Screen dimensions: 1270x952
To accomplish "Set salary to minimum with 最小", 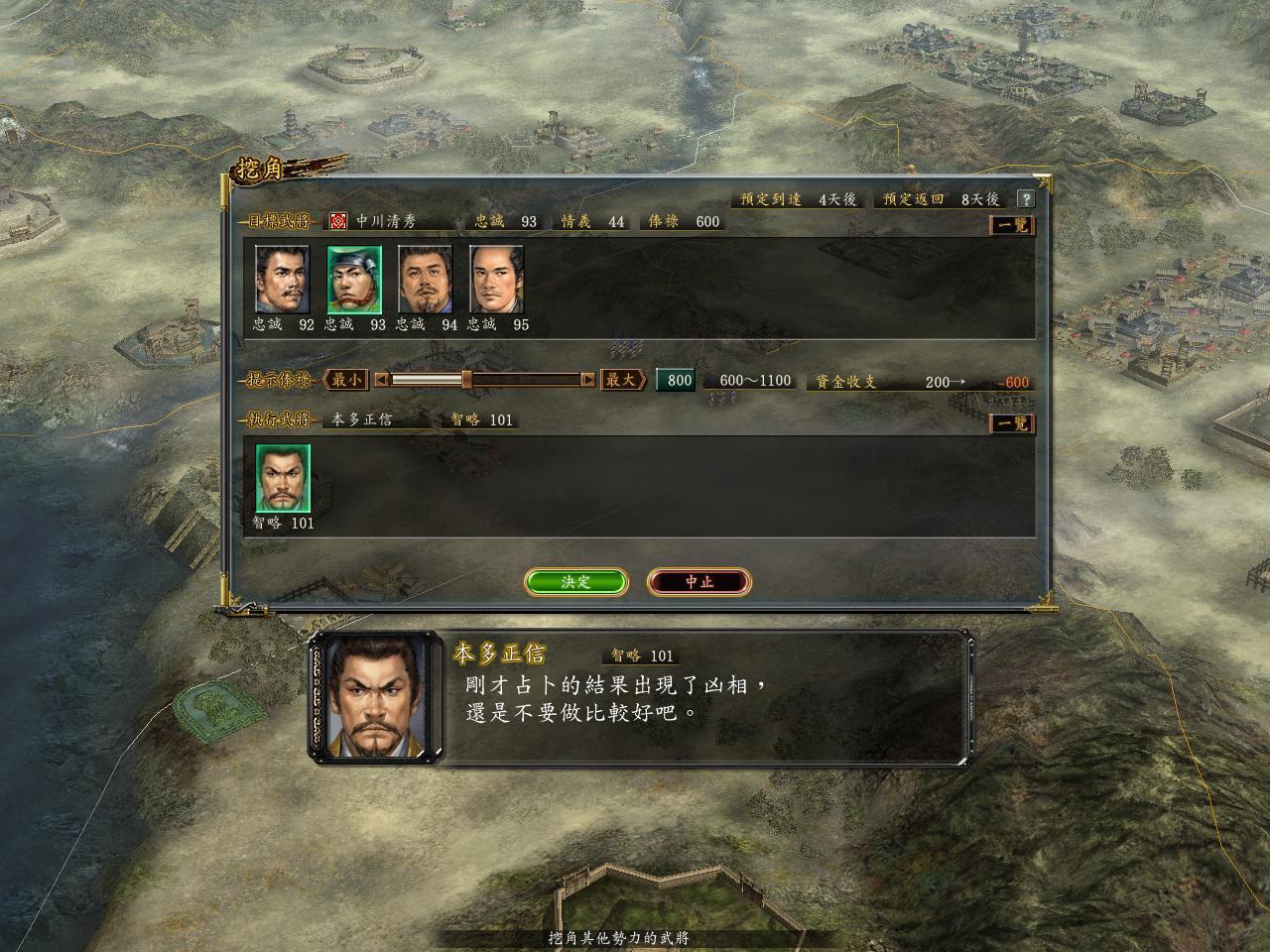I will coord(347,380).
